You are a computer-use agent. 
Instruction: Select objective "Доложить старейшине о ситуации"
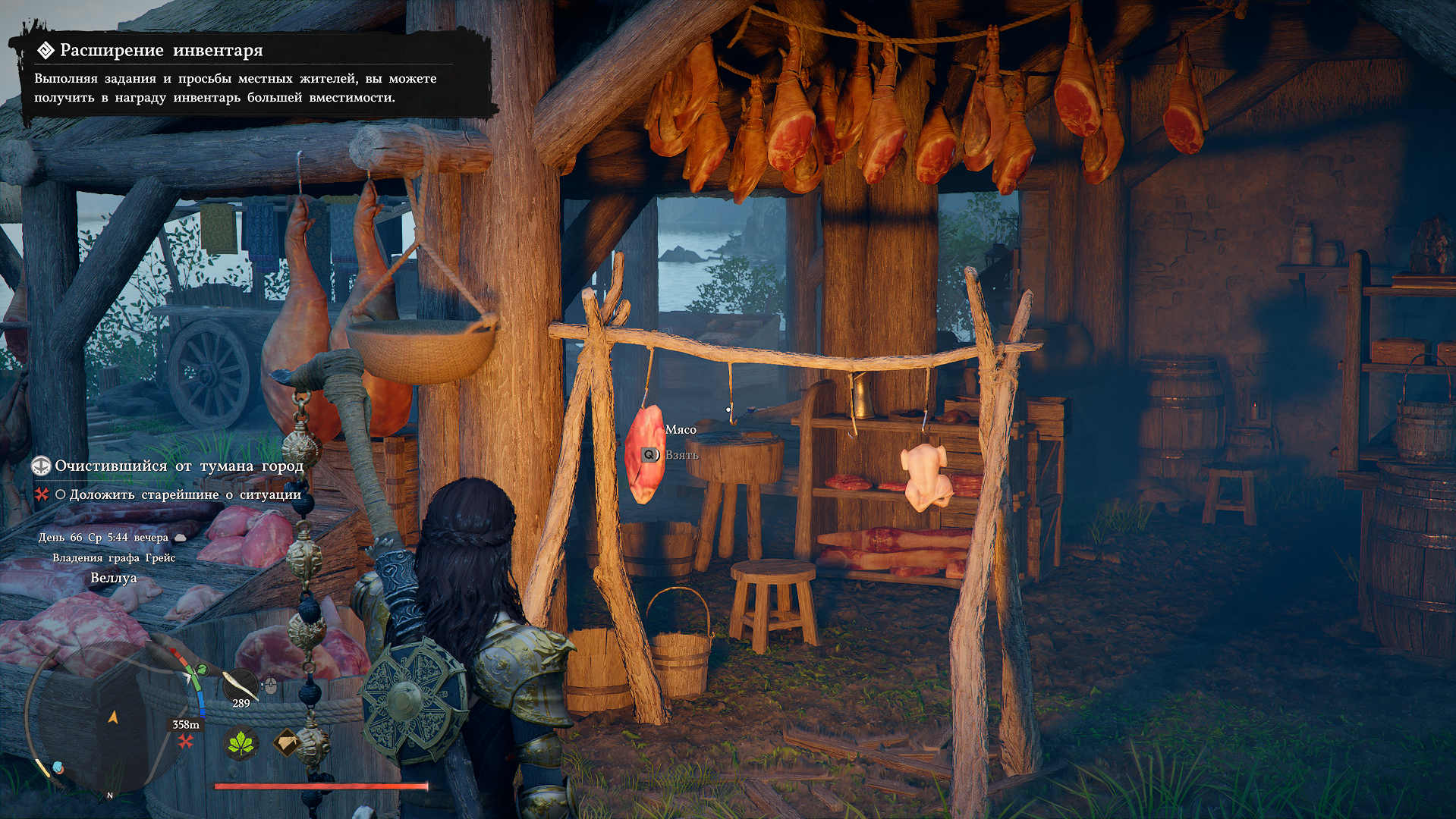click(x=185, y=494)
